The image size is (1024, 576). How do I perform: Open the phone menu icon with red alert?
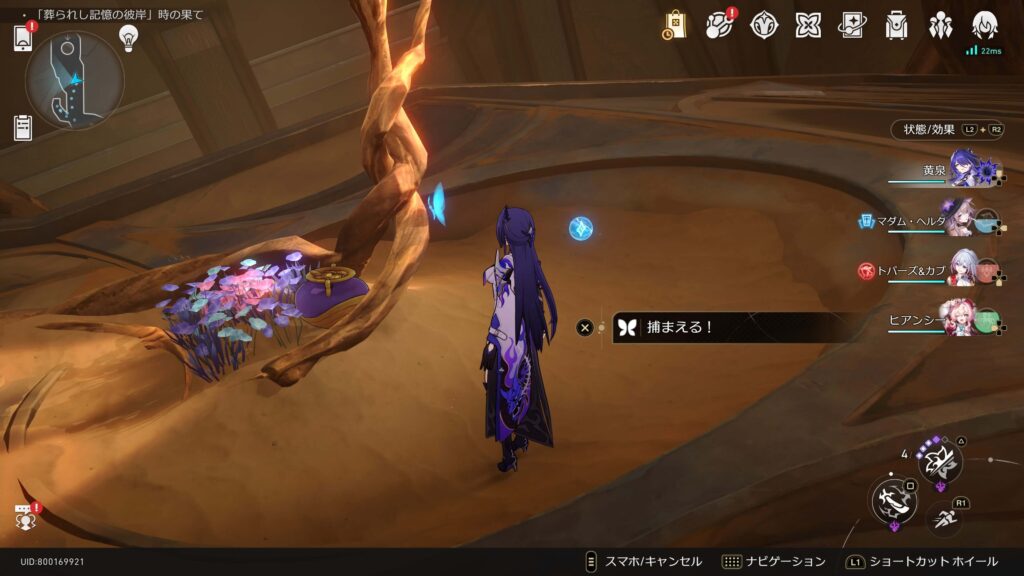point(23,38)
